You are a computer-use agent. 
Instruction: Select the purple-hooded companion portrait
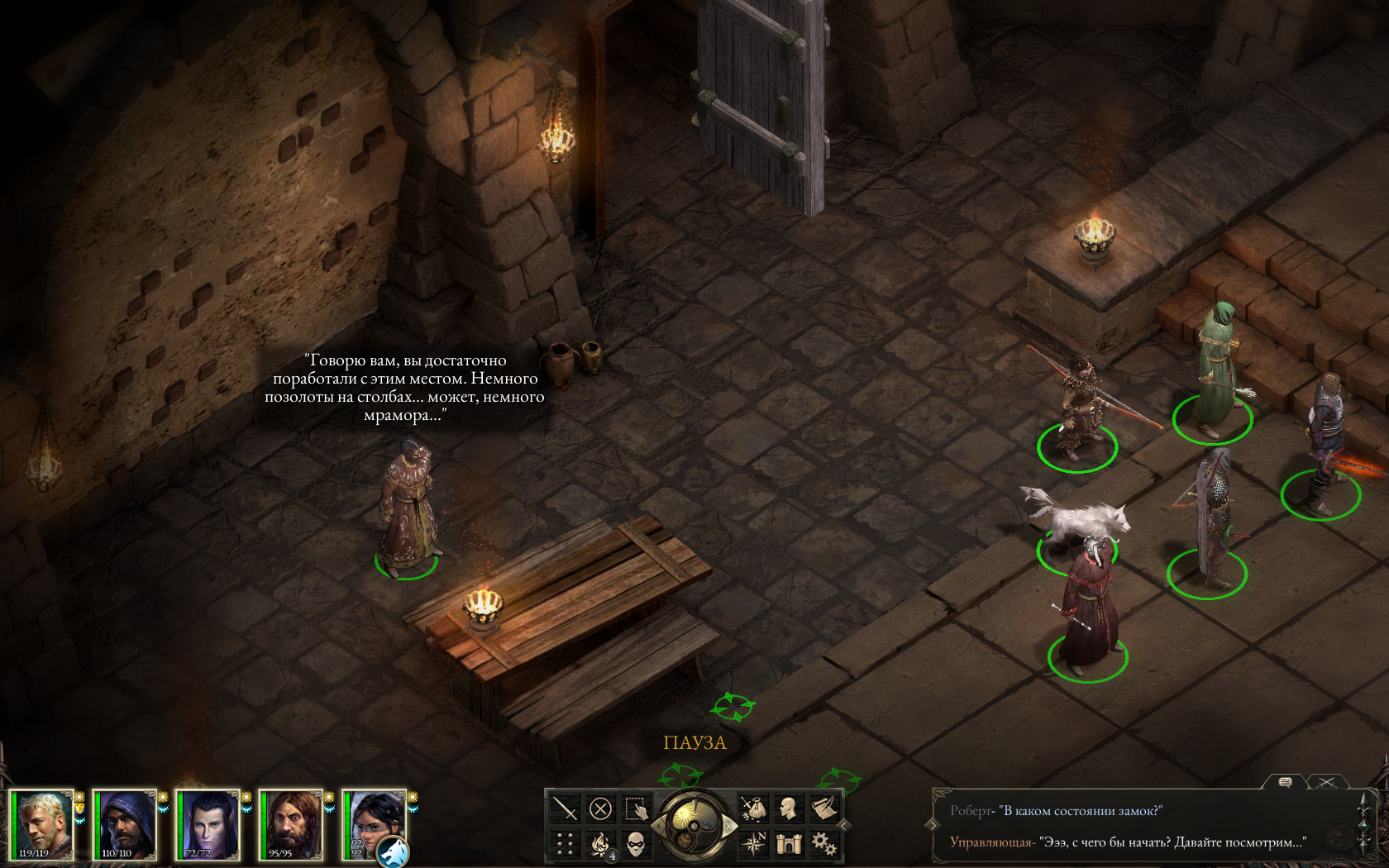pyautogui.click(x=124, y=824)
